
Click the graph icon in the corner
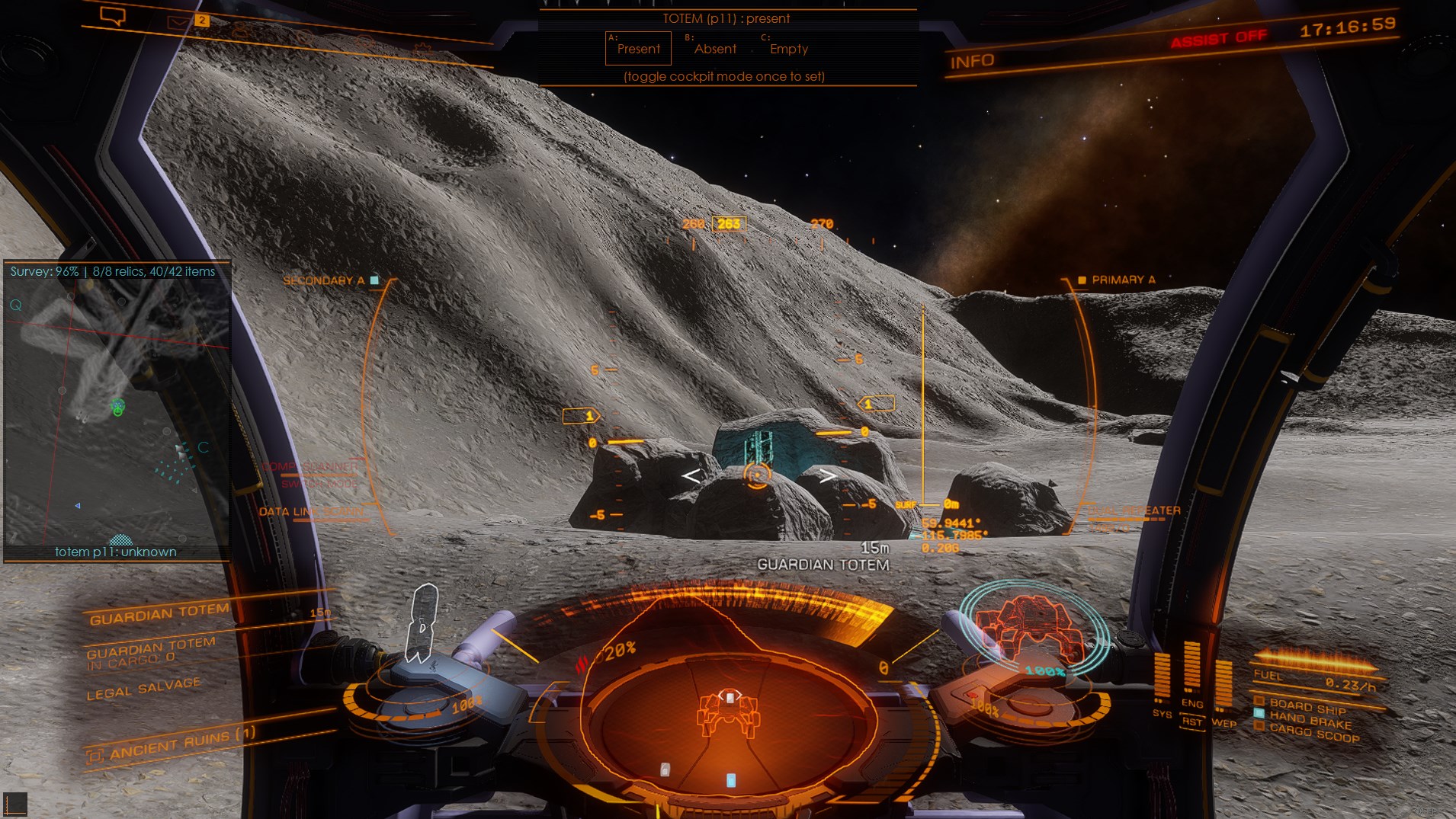tap(15, 803)
